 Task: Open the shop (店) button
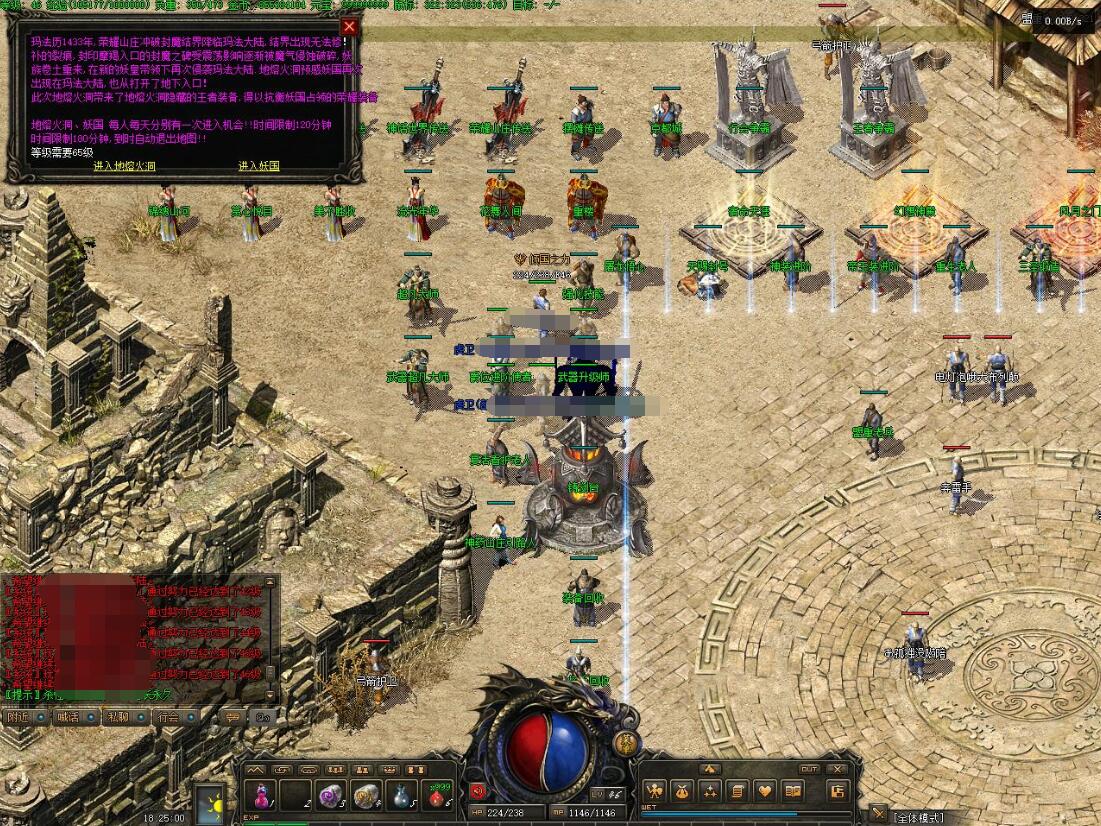[x=838, y=791]
